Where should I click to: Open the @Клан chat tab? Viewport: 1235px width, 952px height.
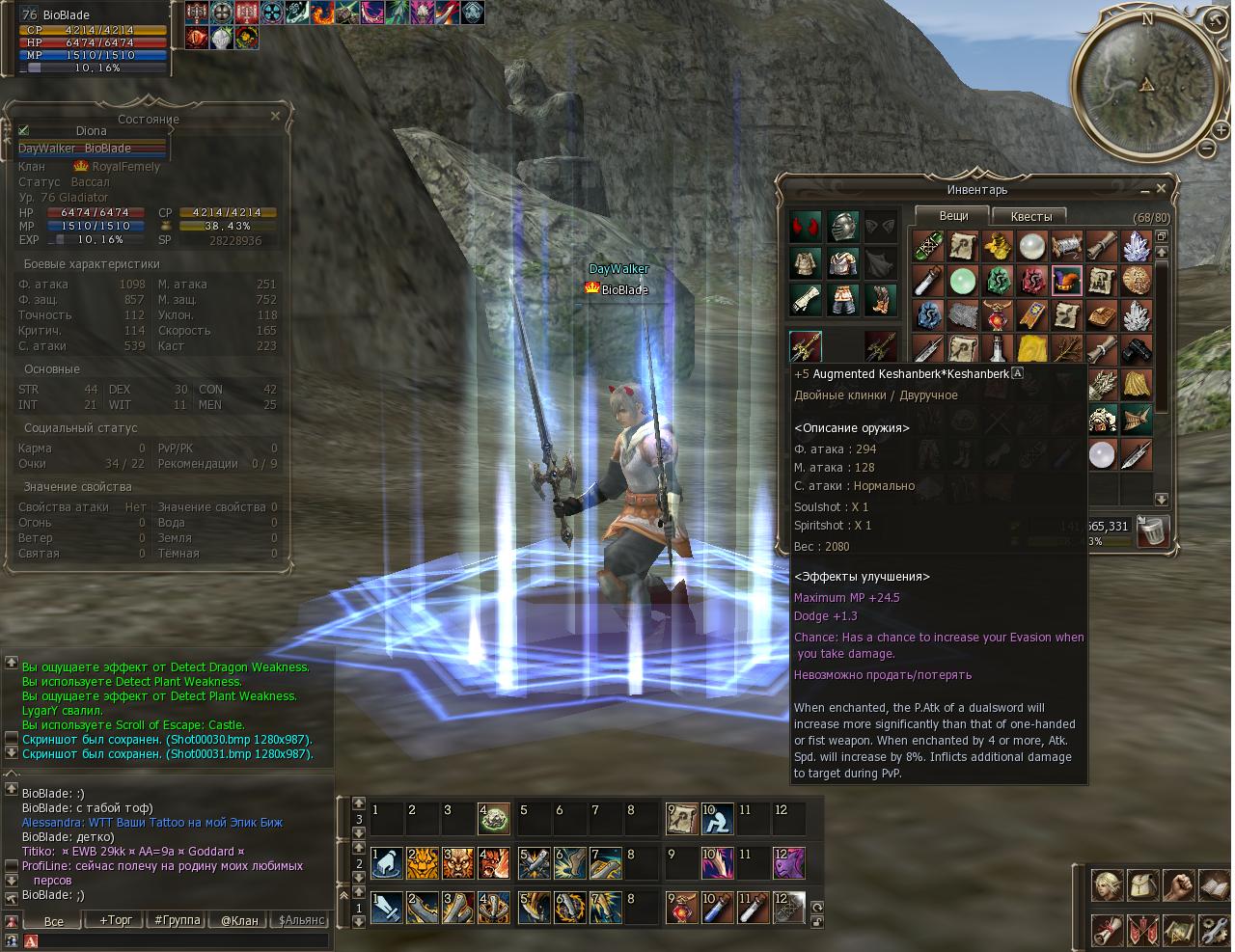(x=239, y=920)
